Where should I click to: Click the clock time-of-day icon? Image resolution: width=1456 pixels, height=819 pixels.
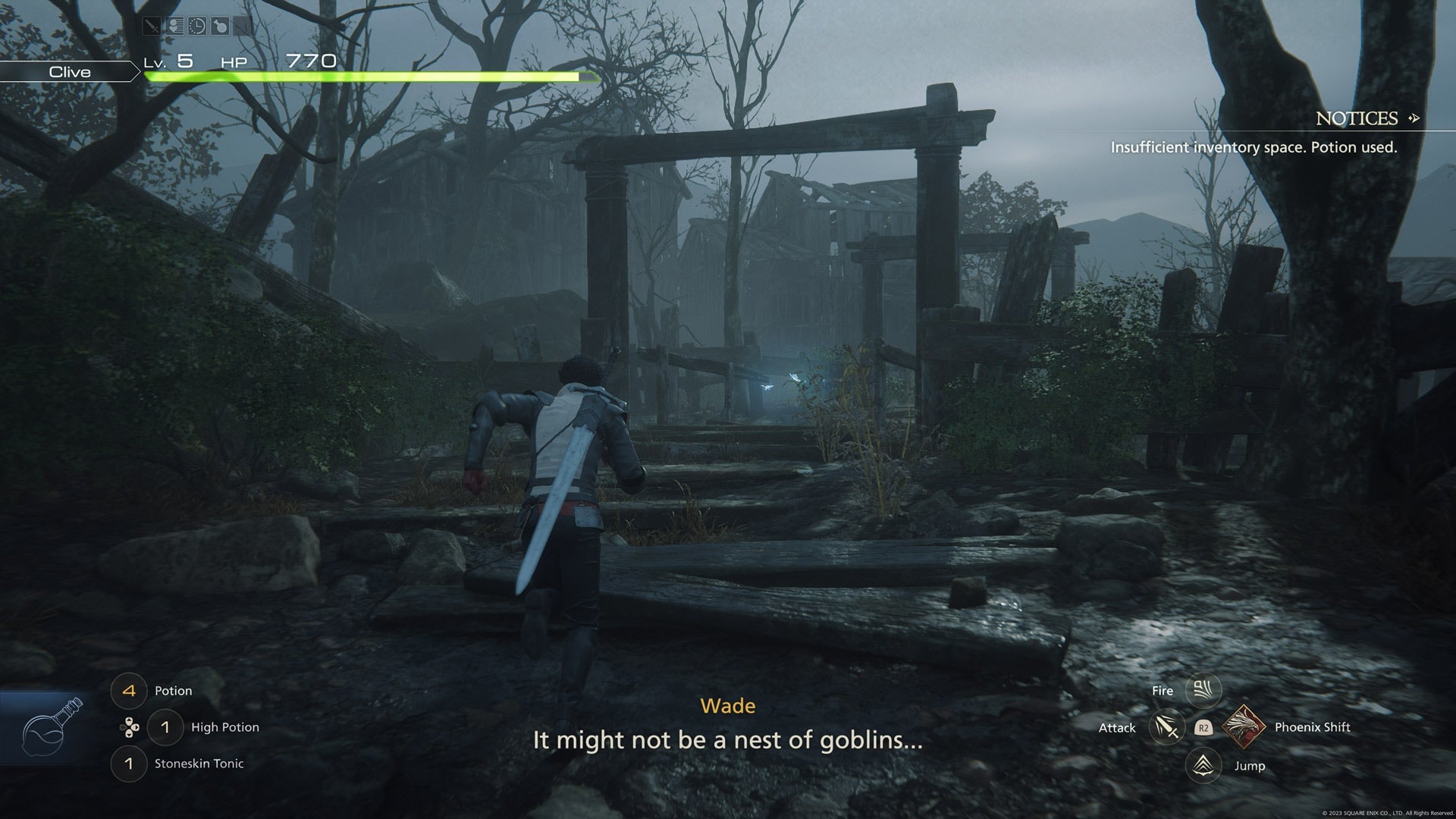point(197,27)
